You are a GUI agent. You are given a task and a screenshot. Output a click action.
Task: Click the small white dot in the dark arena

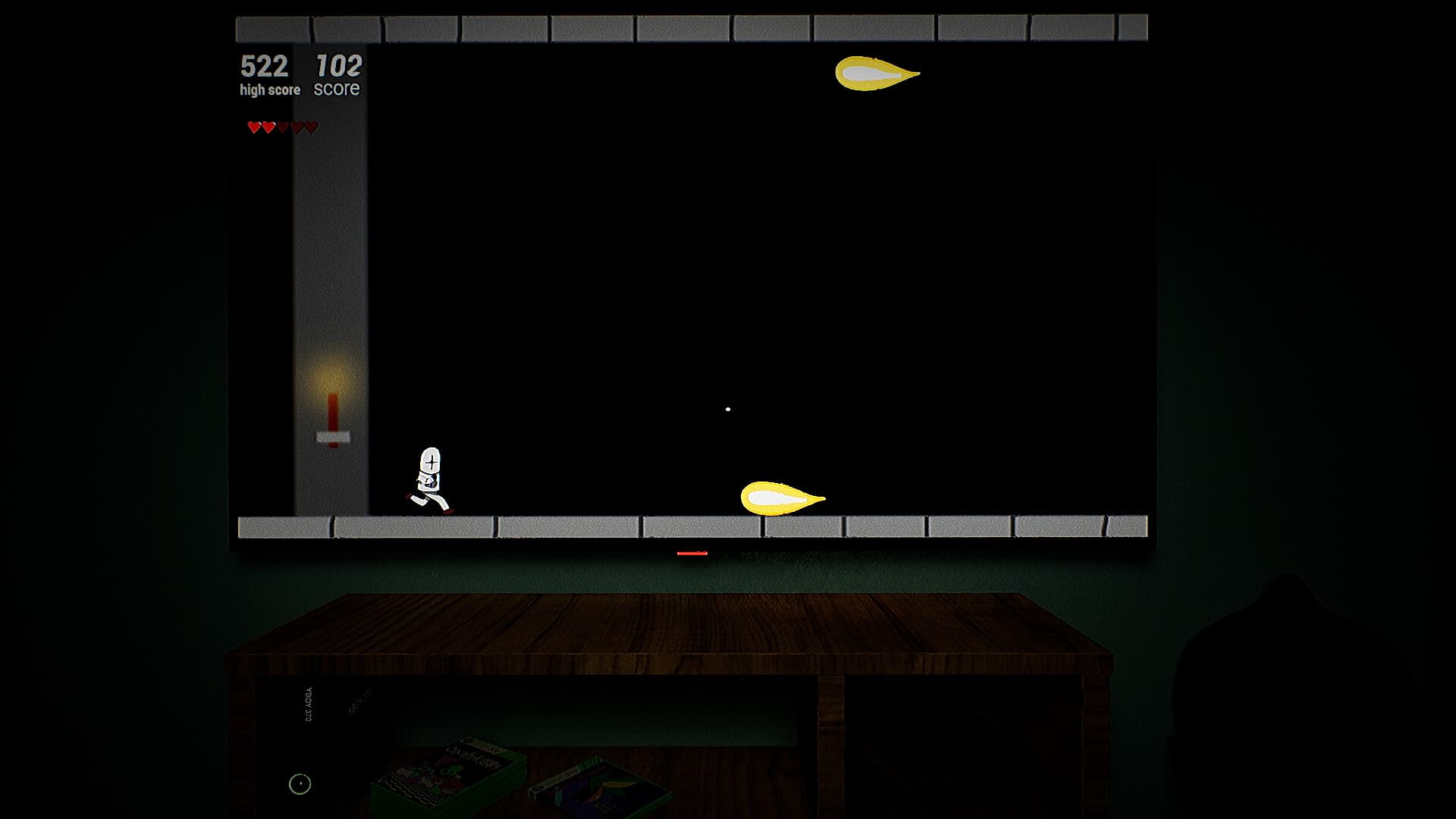[729, 408]
